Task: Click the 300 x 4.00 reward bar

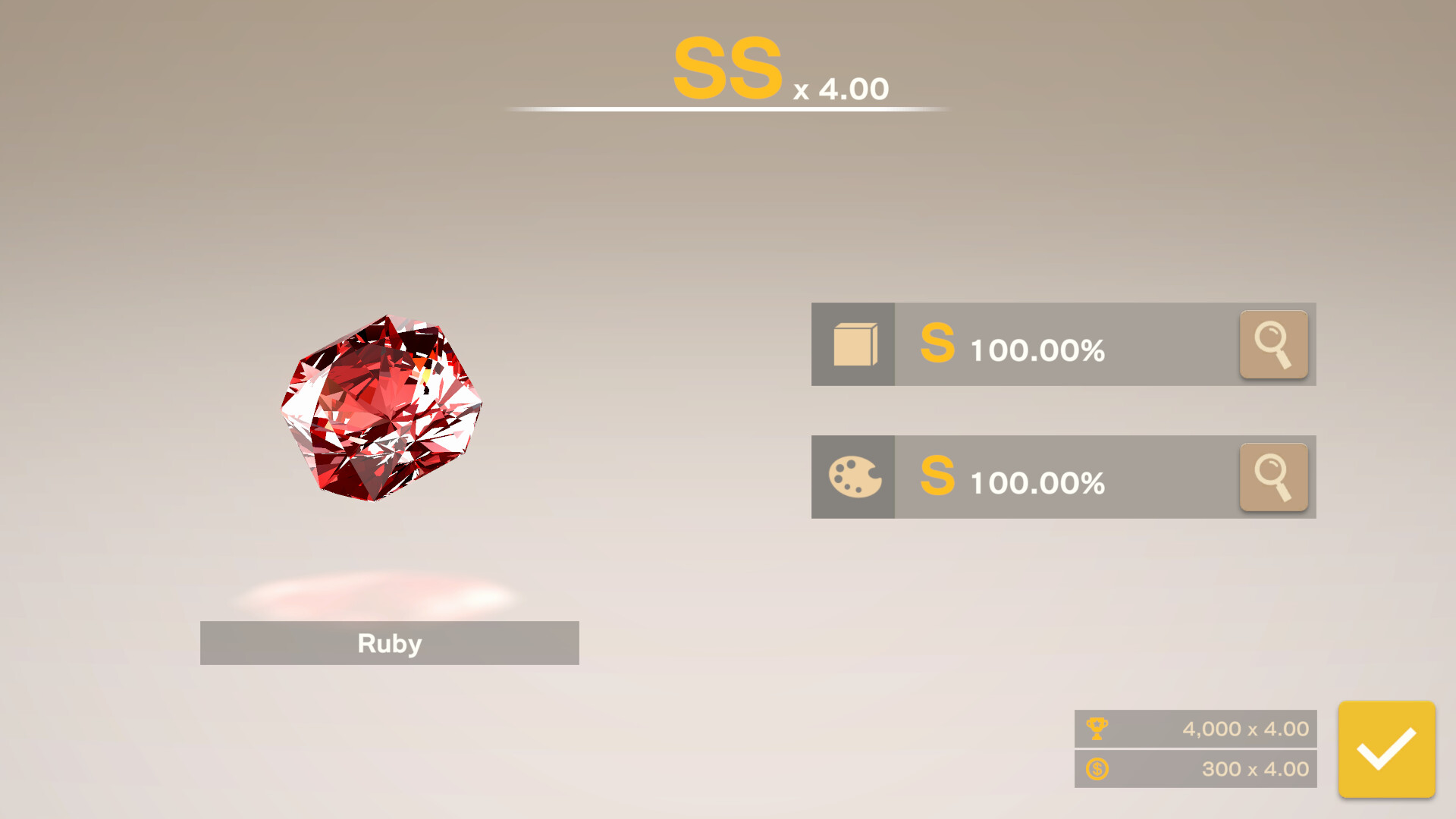Action: 1196,769
